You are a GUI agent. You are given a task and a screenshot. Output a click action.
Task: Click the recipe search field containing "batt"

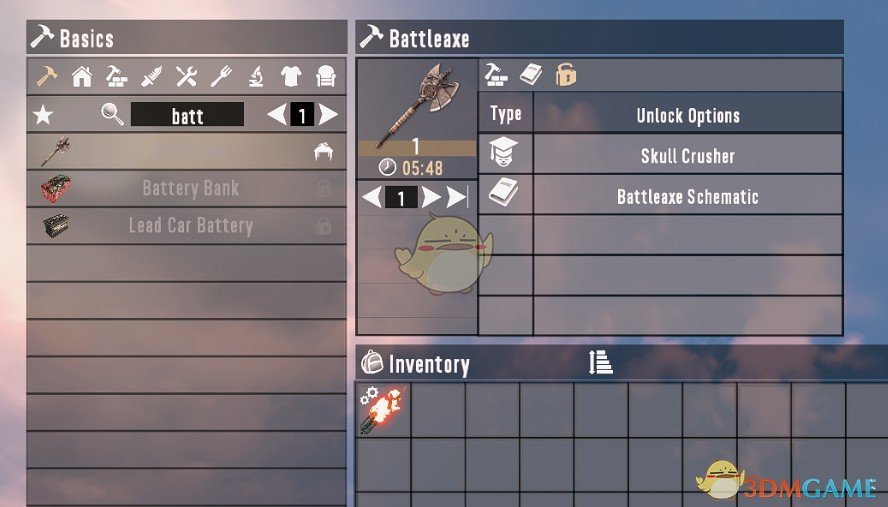pos(187,115)
